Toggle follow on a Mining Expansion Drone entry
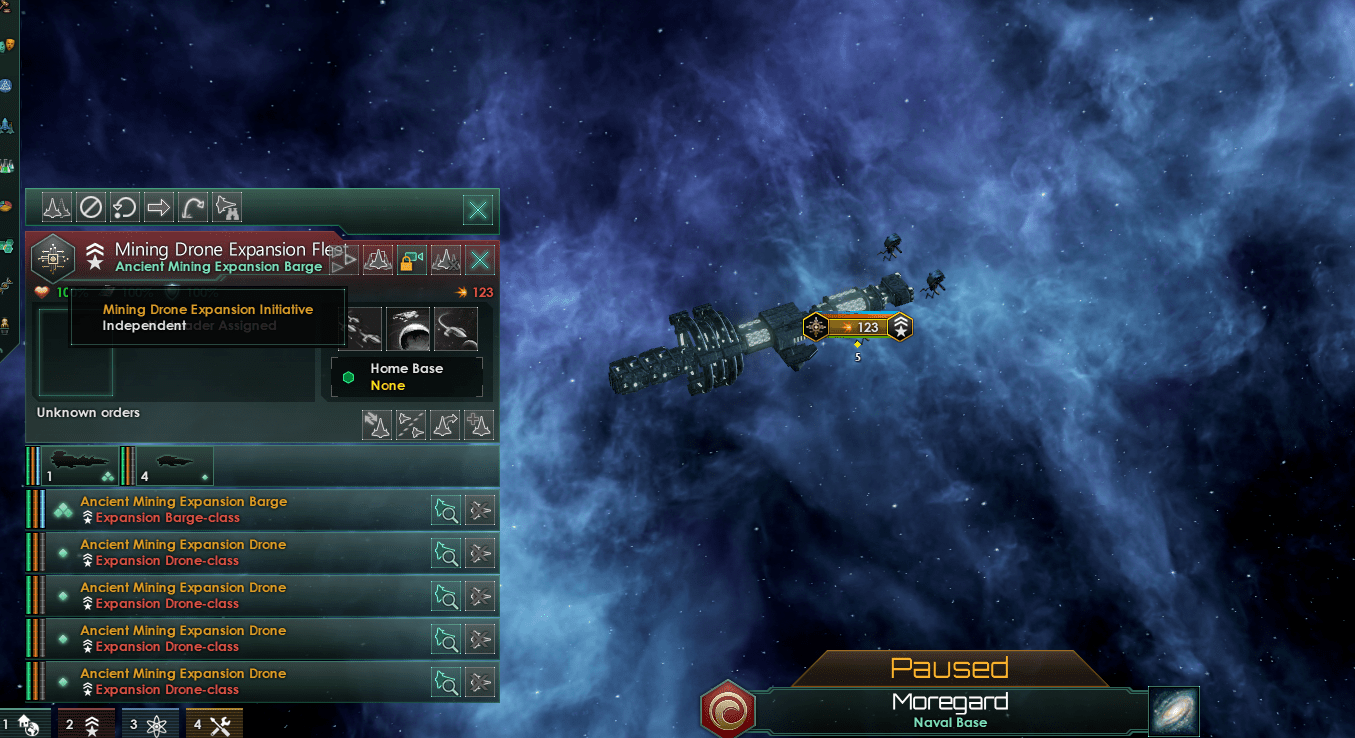1355x738 pixels. pyautogui.click(x=480, y=553)
